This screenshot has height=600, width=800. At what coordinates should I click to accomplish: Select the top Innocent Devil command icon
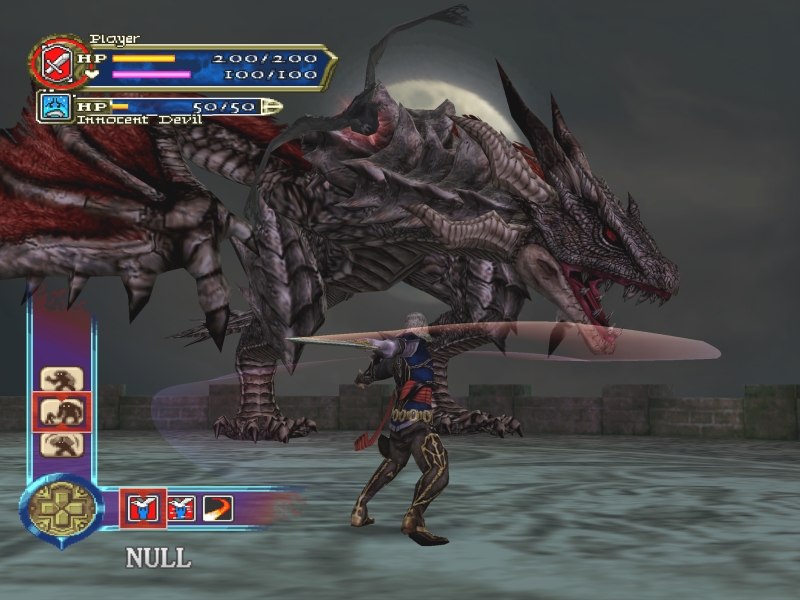click(x=61, y=379)
